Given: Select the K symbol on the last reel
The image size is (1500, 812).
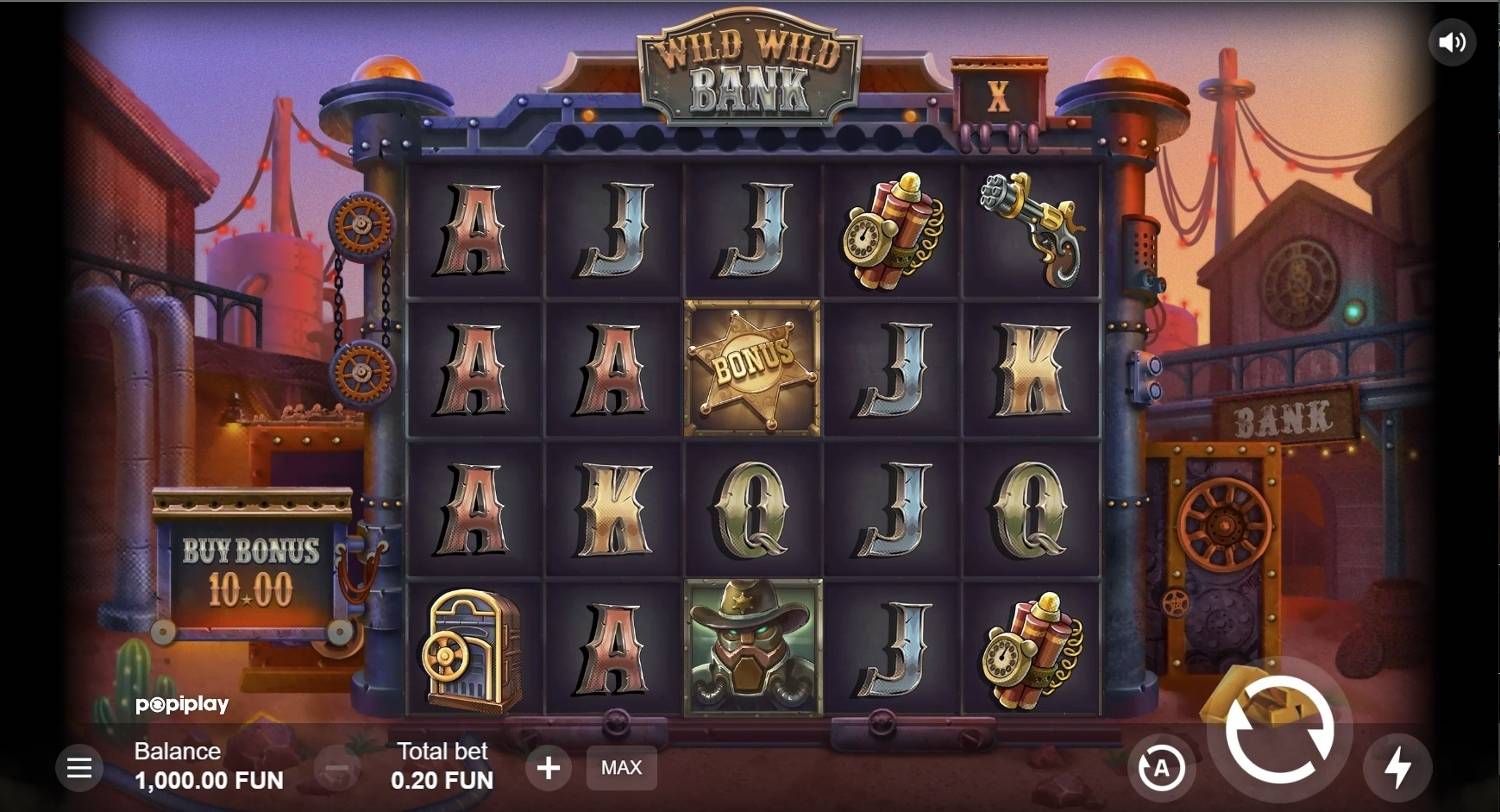Looking at the screenshot, I should [x=1033, y=370].
